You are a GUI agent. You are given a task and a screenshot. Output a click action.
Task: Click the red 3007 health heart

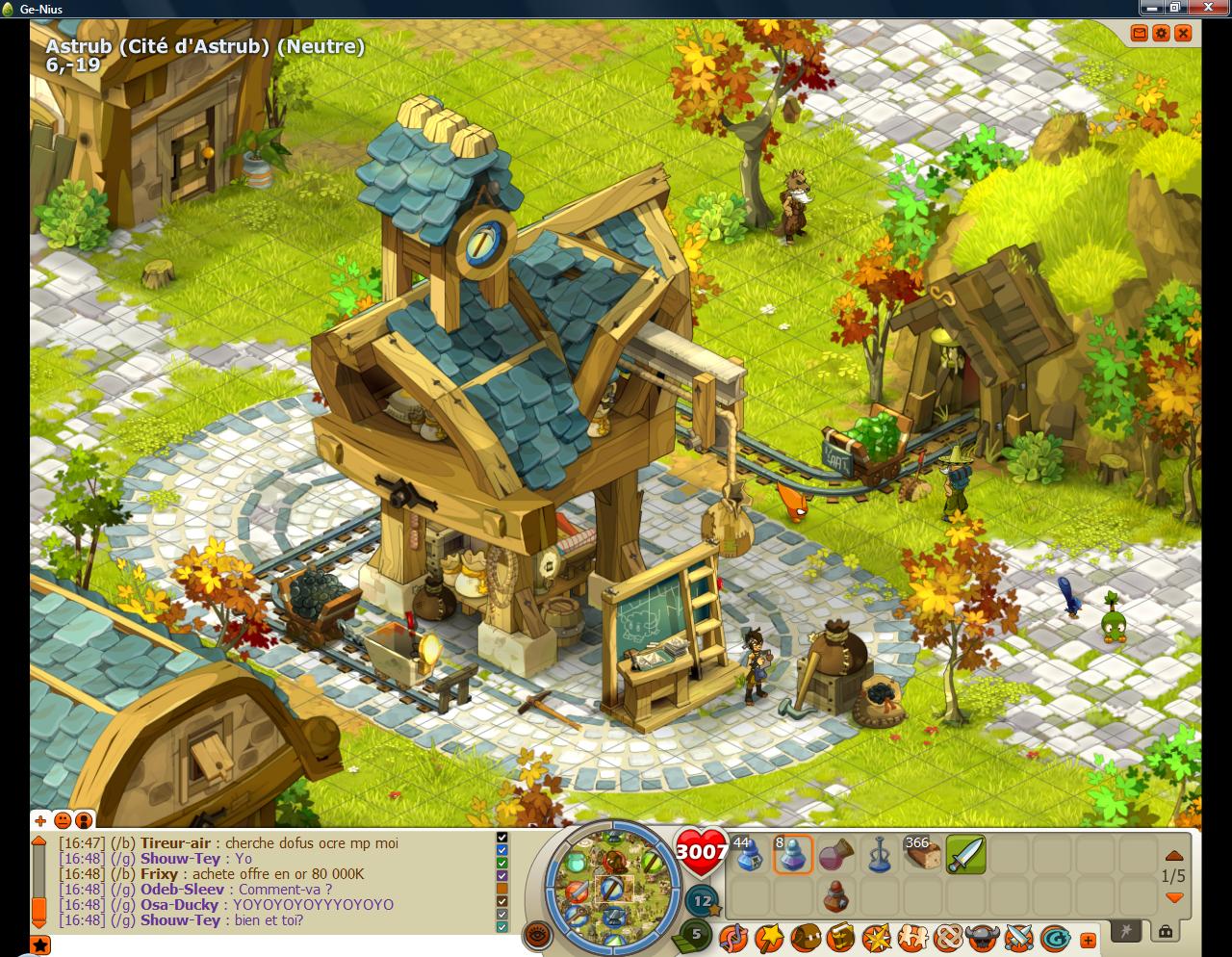(x=703, y=852)
